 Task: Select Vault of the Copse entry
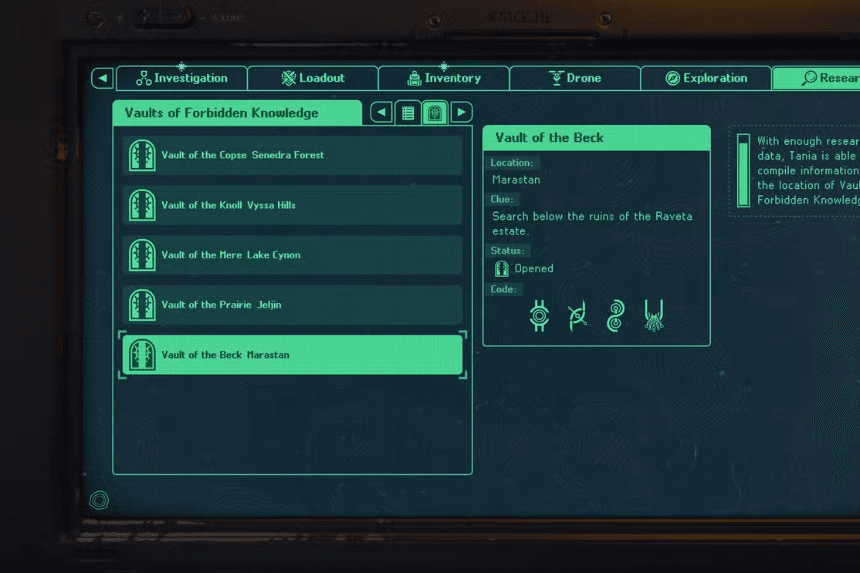point(292,155)
